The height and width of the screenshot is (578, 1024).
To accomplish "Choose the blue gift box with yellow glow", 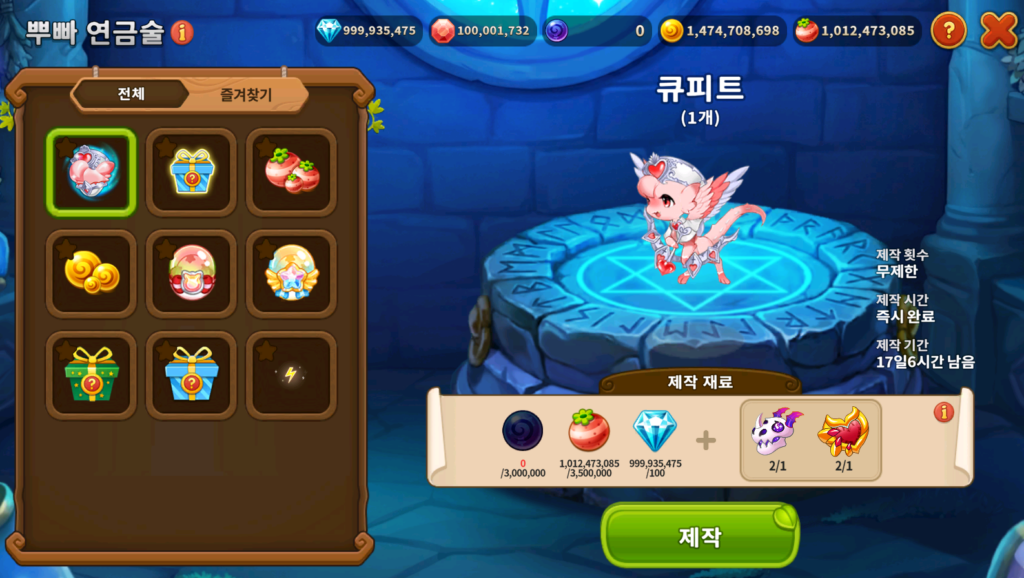I will coord(191,172).
